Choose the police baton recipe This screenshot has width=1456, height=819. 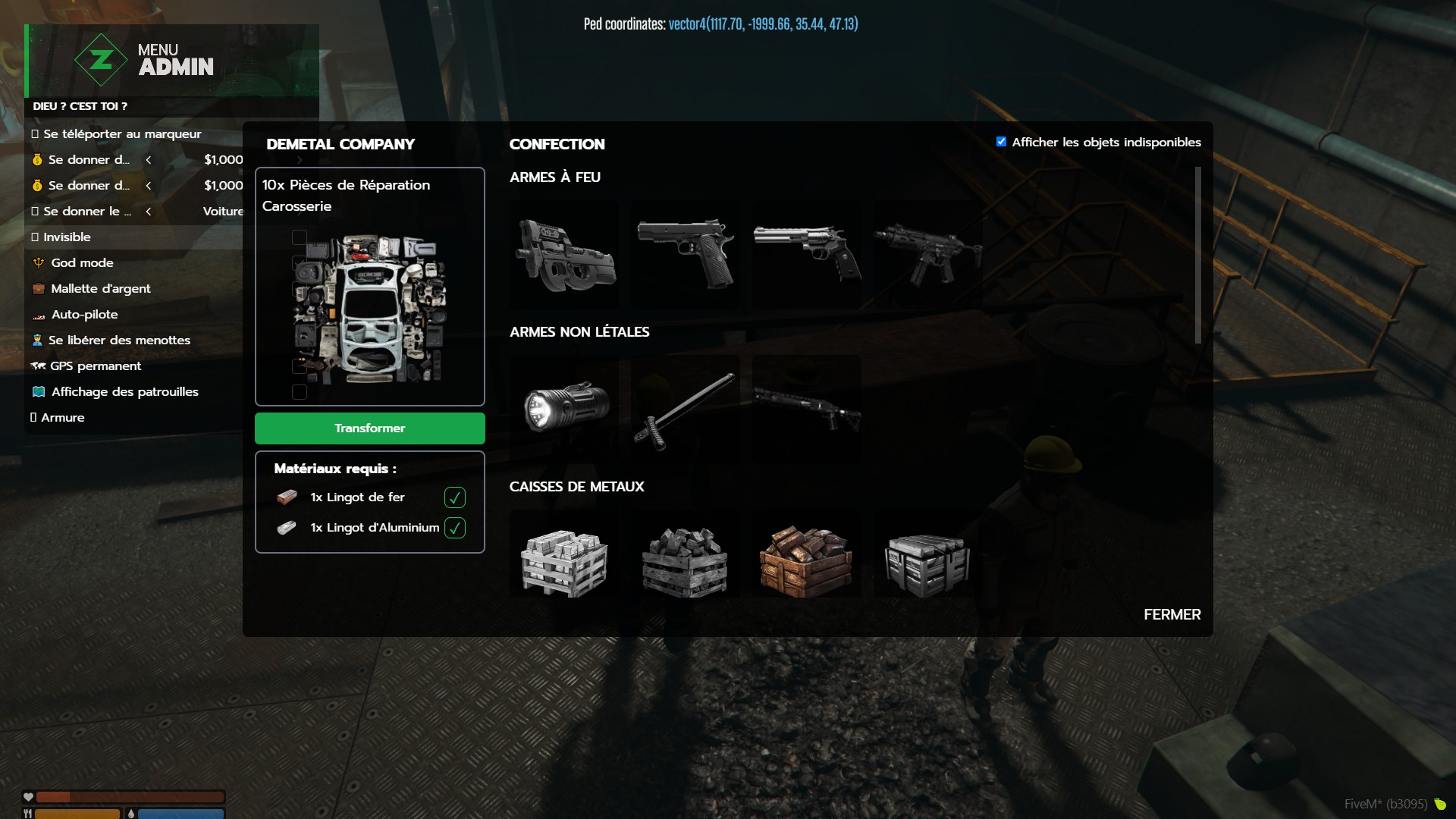(x=686, y=409)
